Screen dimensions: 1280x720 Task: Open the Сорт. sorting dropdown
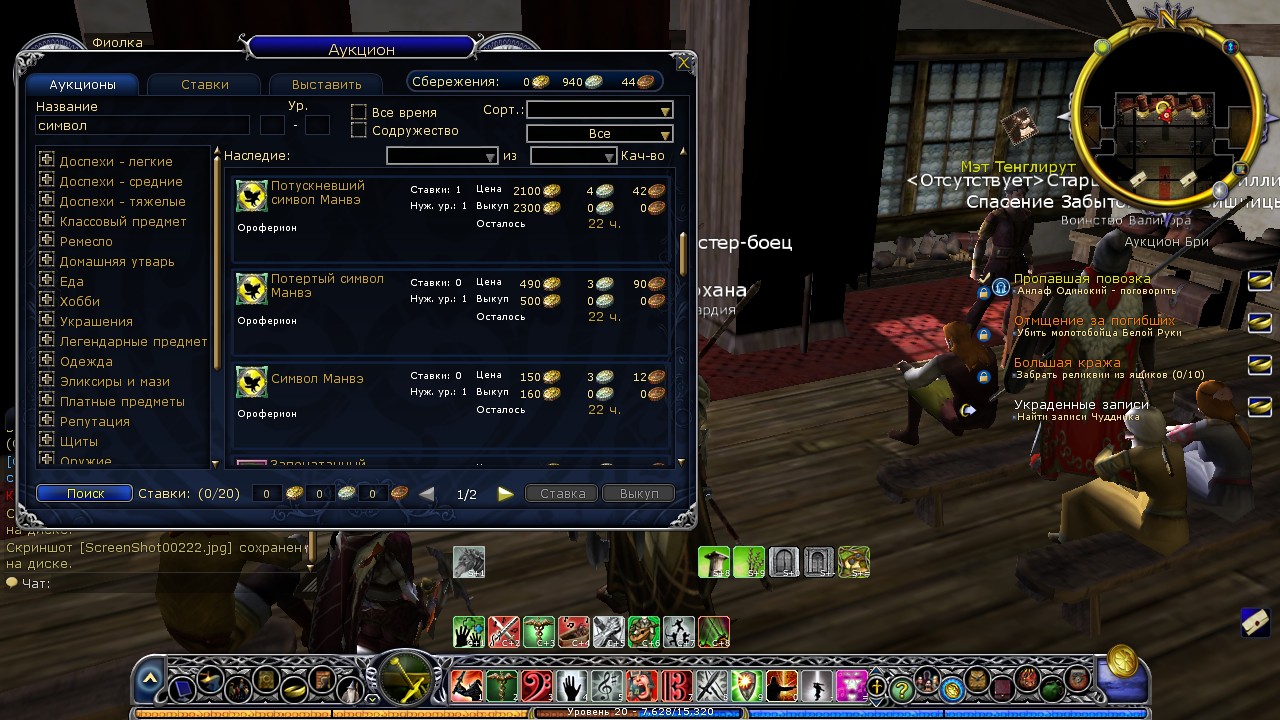(599, 110)
